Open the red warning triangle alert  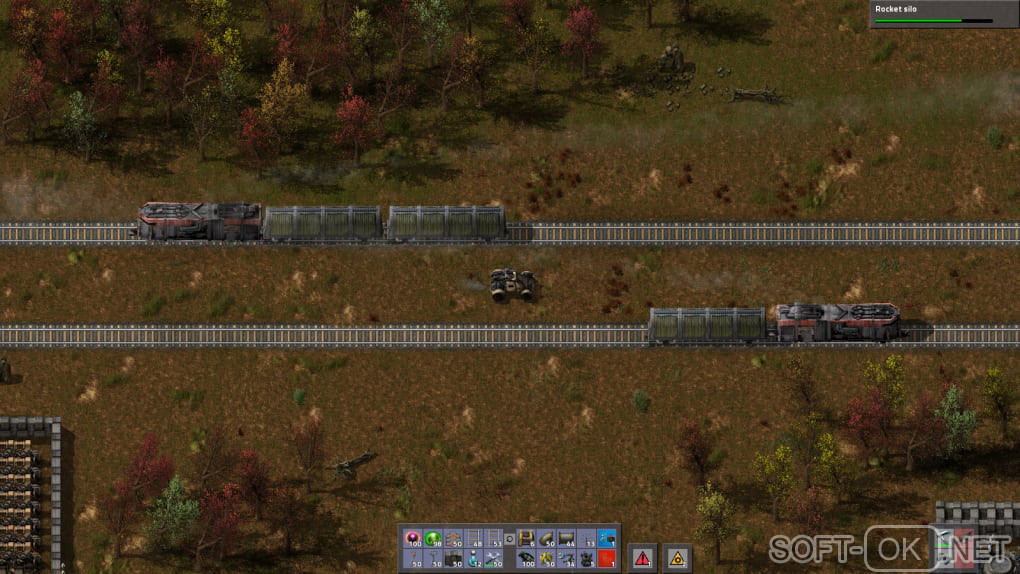[x=641, y=557]
